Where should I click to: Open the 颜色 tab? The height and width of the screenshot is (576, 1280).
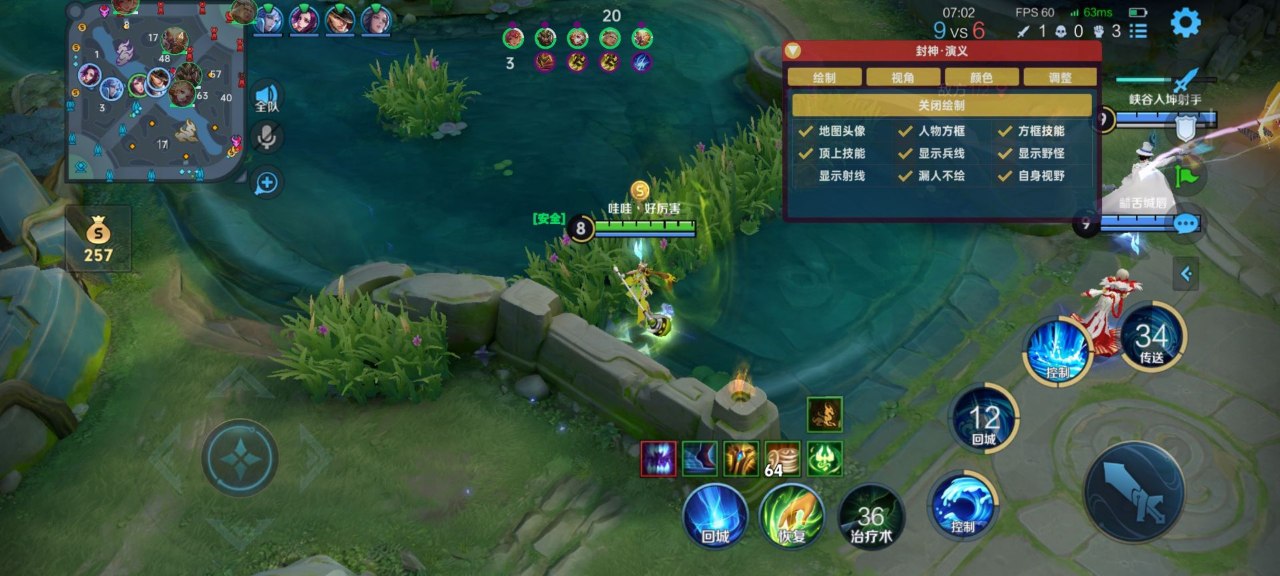[x=981, y=77]
